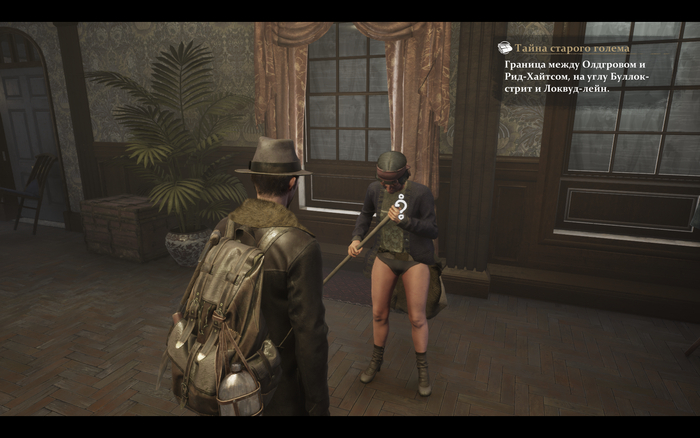Image resolution: width=700 pixels, height=438 pixels.
Task: Select the question mark interaction marker
Action: click(x=399, y=206)
